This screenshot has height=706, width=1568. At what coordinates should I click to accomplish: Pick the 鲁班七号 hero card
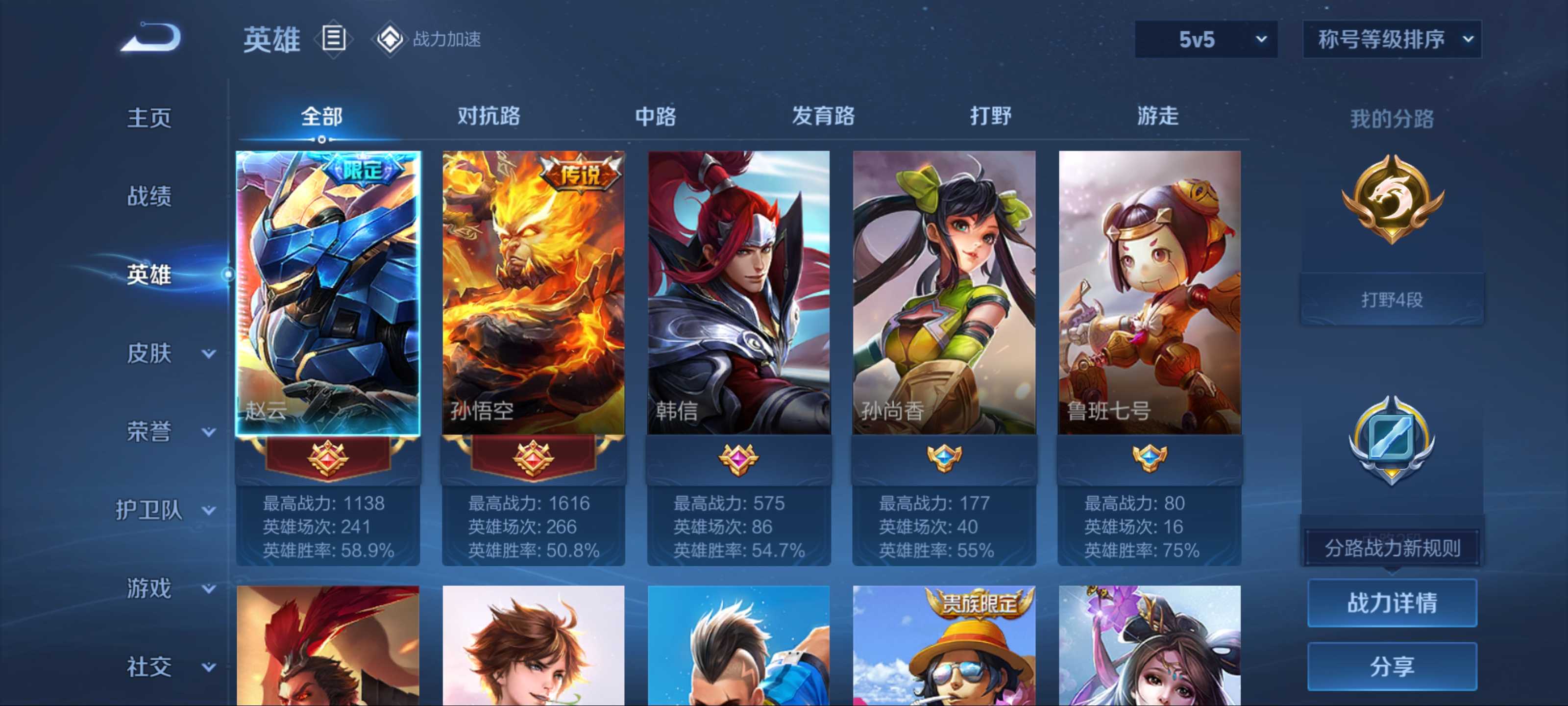click(1149, 292)
